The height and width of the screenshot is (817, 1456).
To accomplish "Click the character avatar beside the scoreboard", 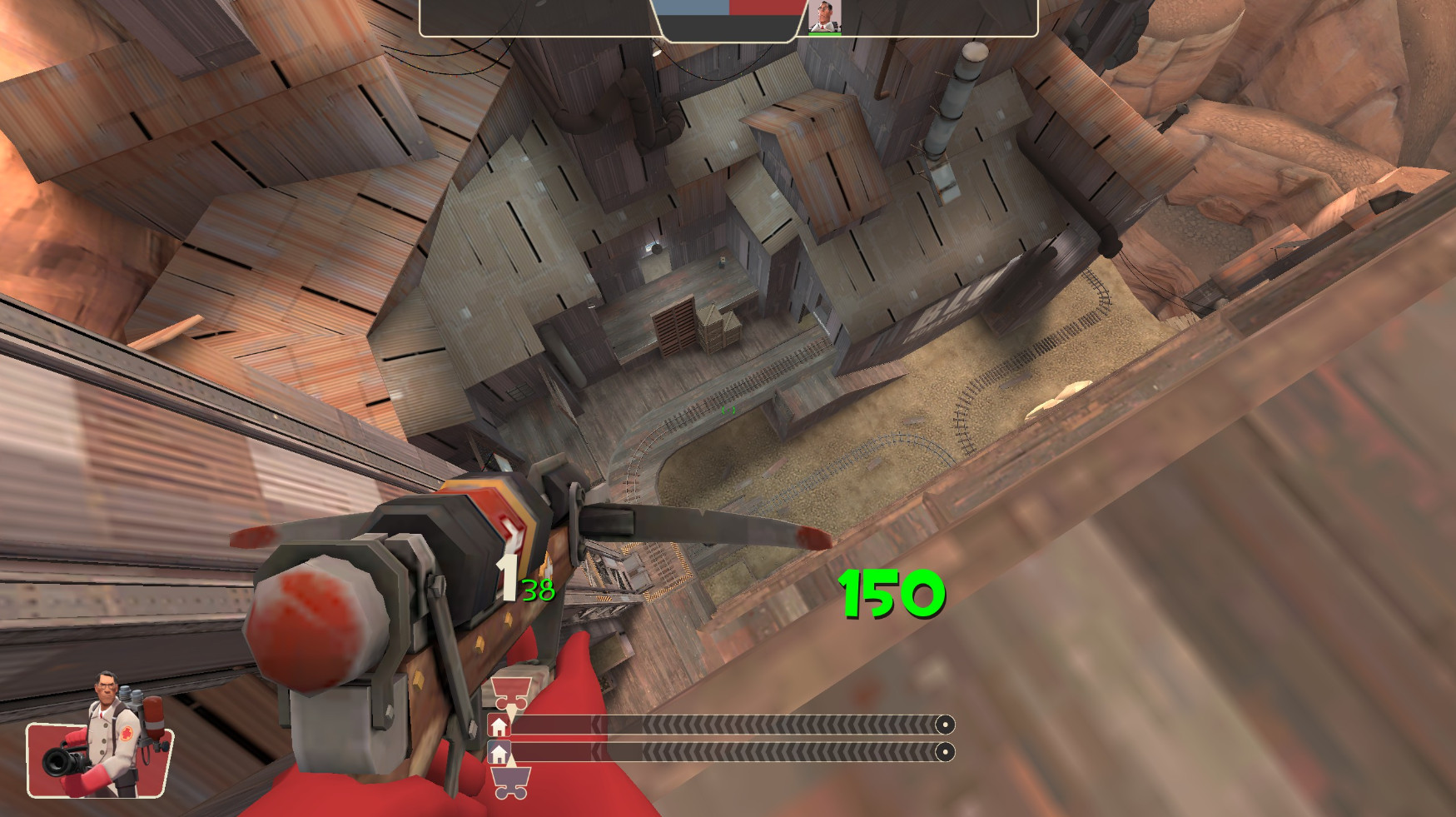I will pyautogui.click(x=824, y=17).
